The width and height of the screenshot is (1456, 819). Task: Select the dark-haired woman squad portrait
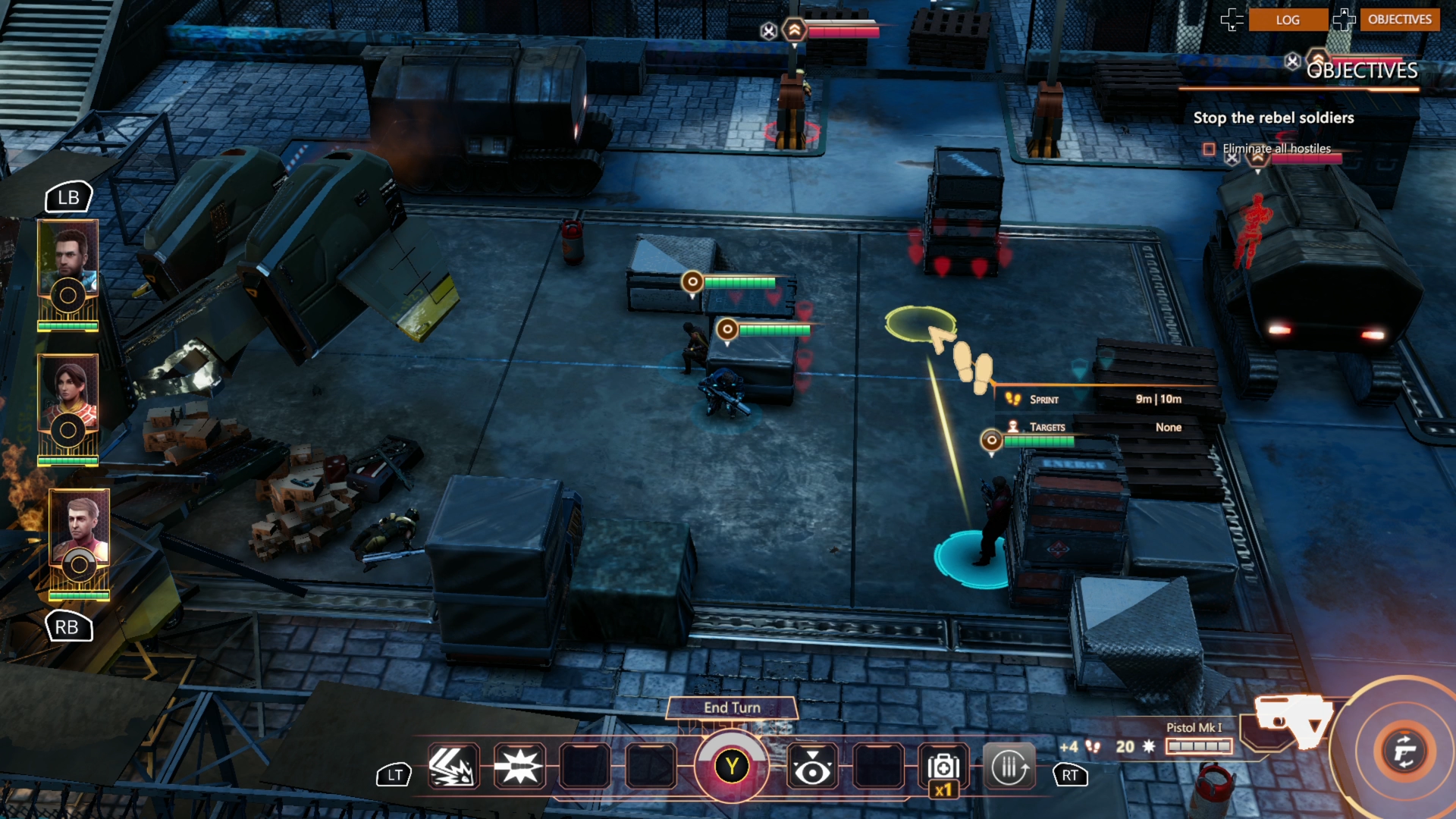[68, 392]
